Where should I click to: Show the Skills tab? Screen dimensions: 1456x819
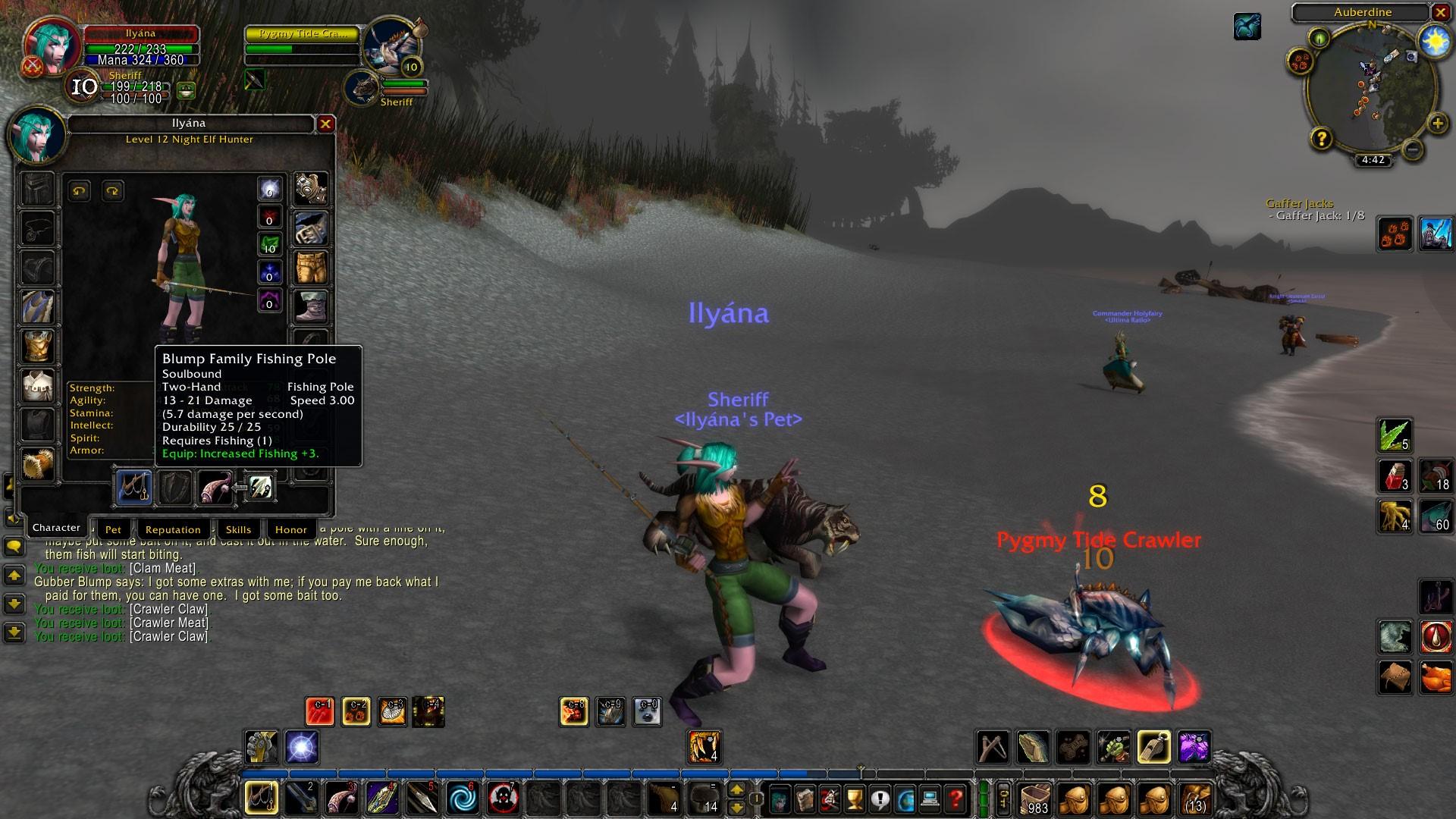tap(238, 529)
